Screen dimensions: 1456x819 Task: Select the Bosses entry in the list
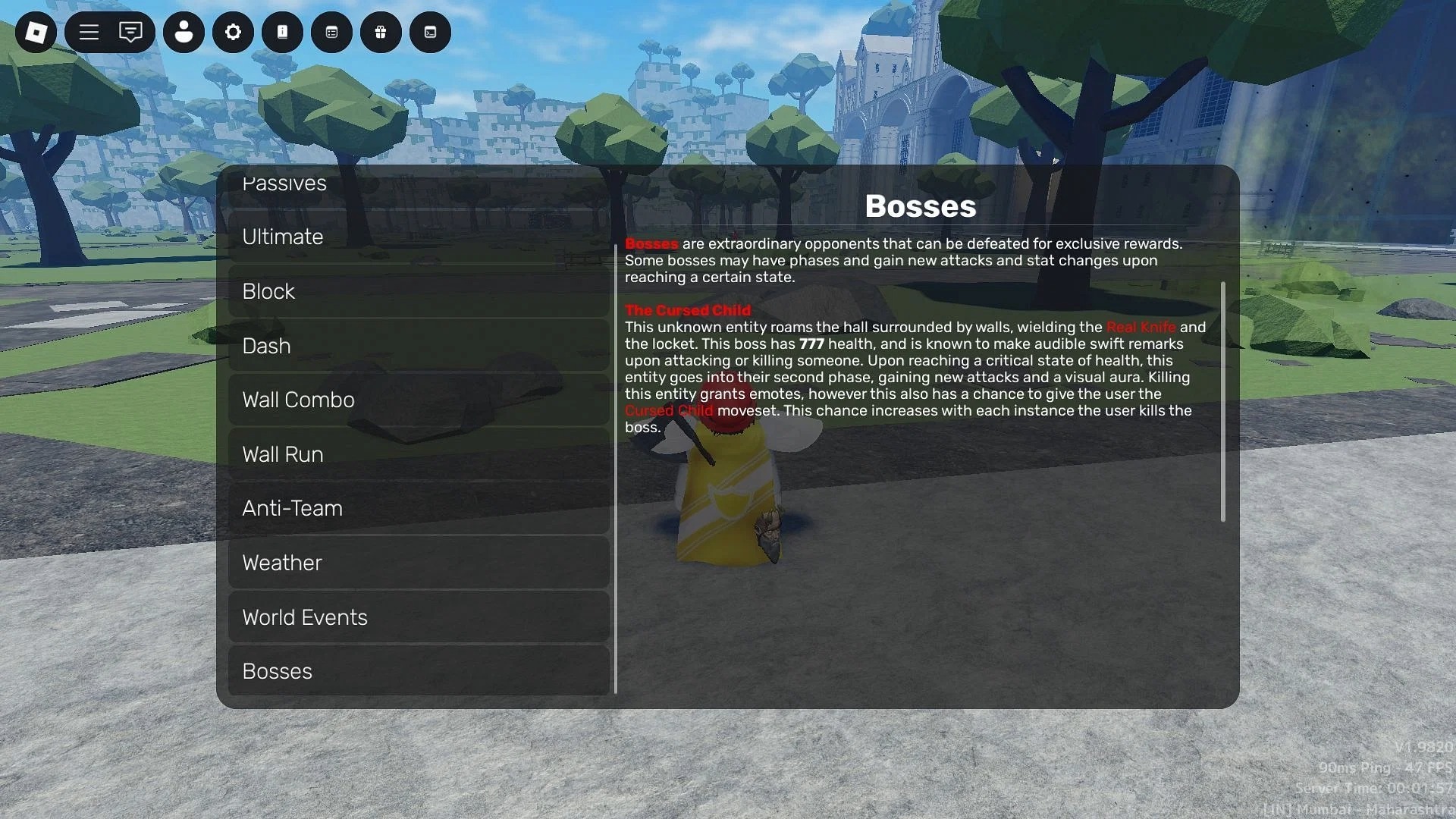(x=419, y=671)
